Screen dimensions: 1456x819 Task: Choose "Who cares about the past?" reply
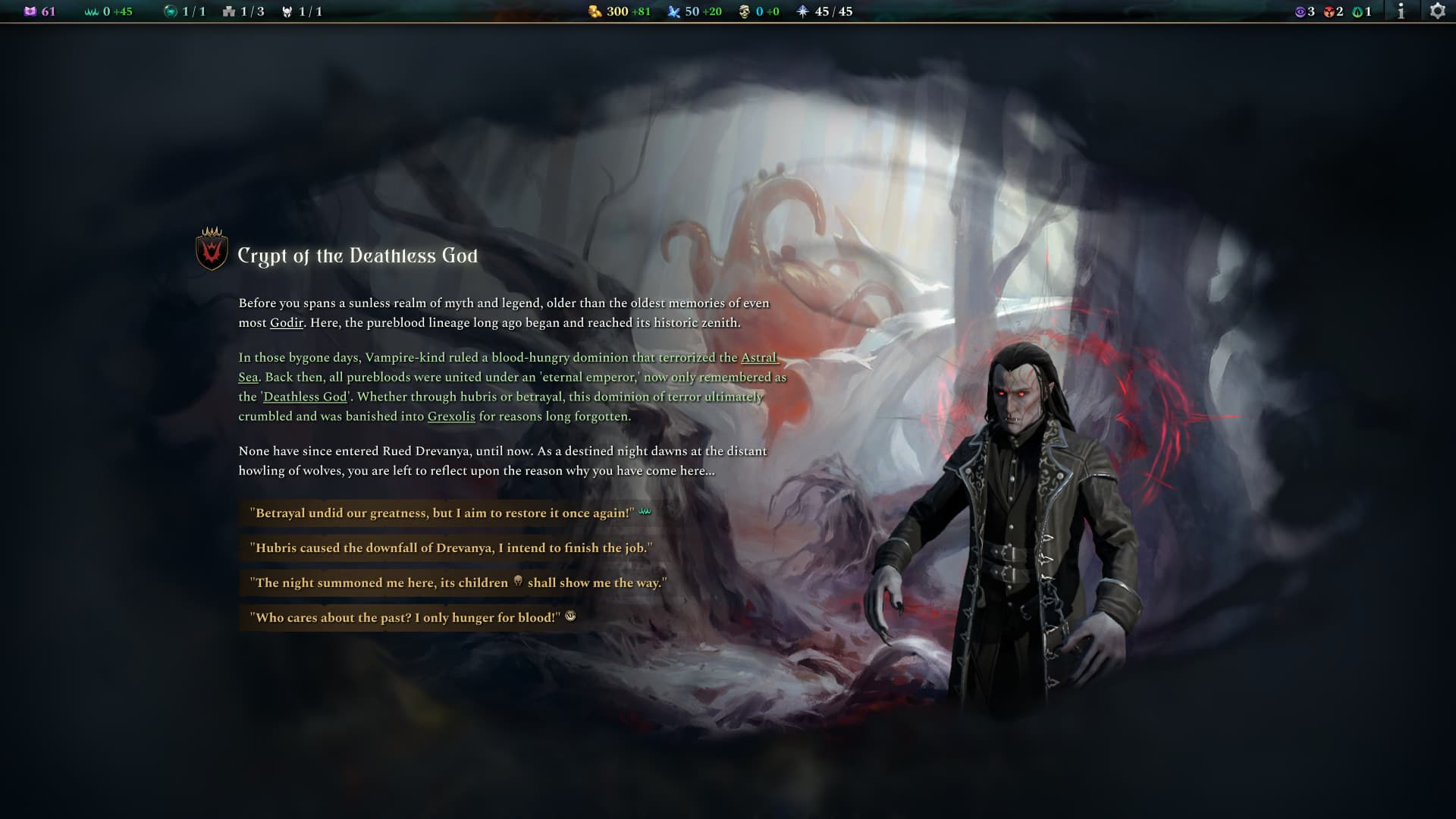pos(408,618)
